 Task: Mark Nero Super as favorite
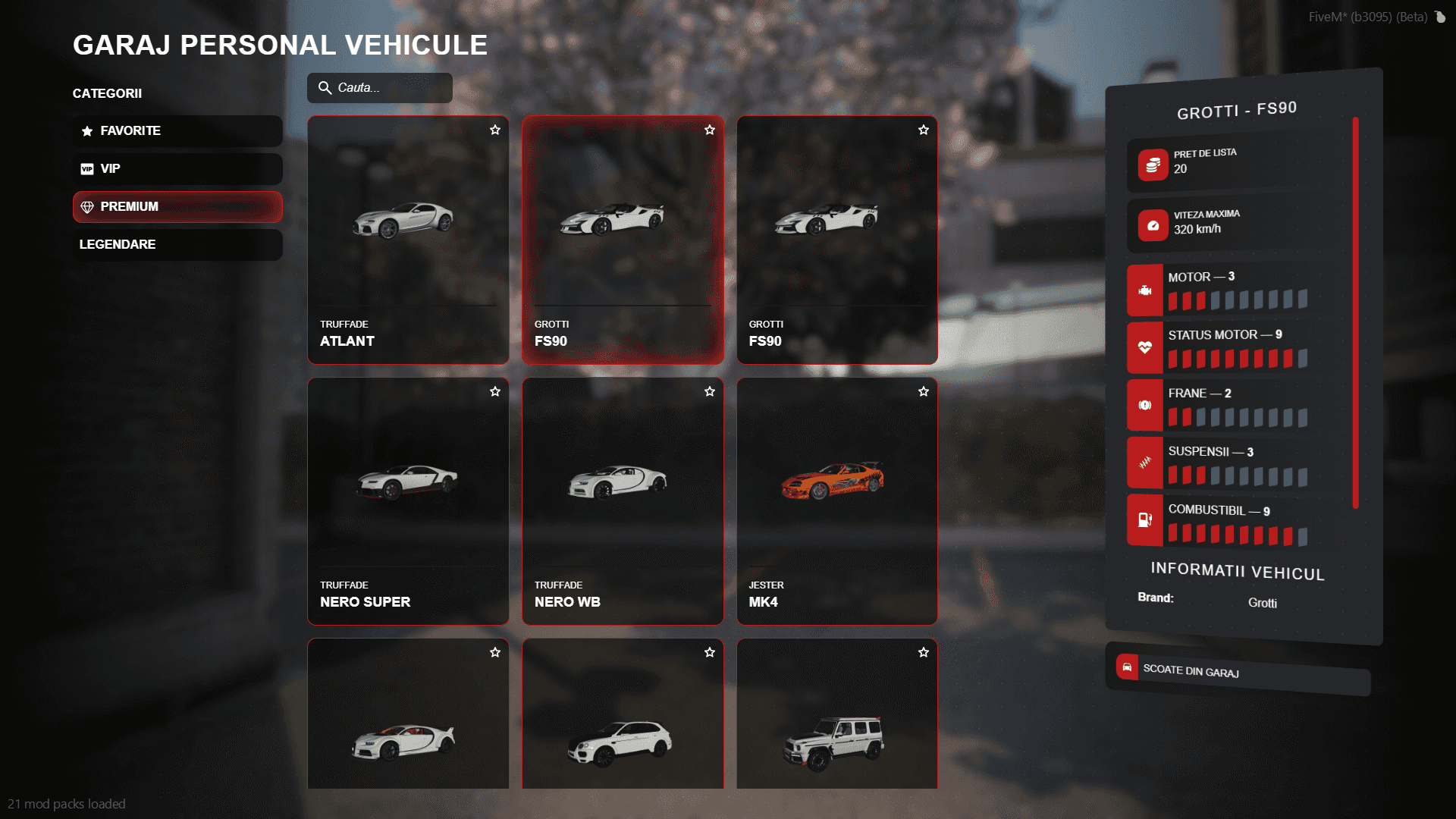495,392
